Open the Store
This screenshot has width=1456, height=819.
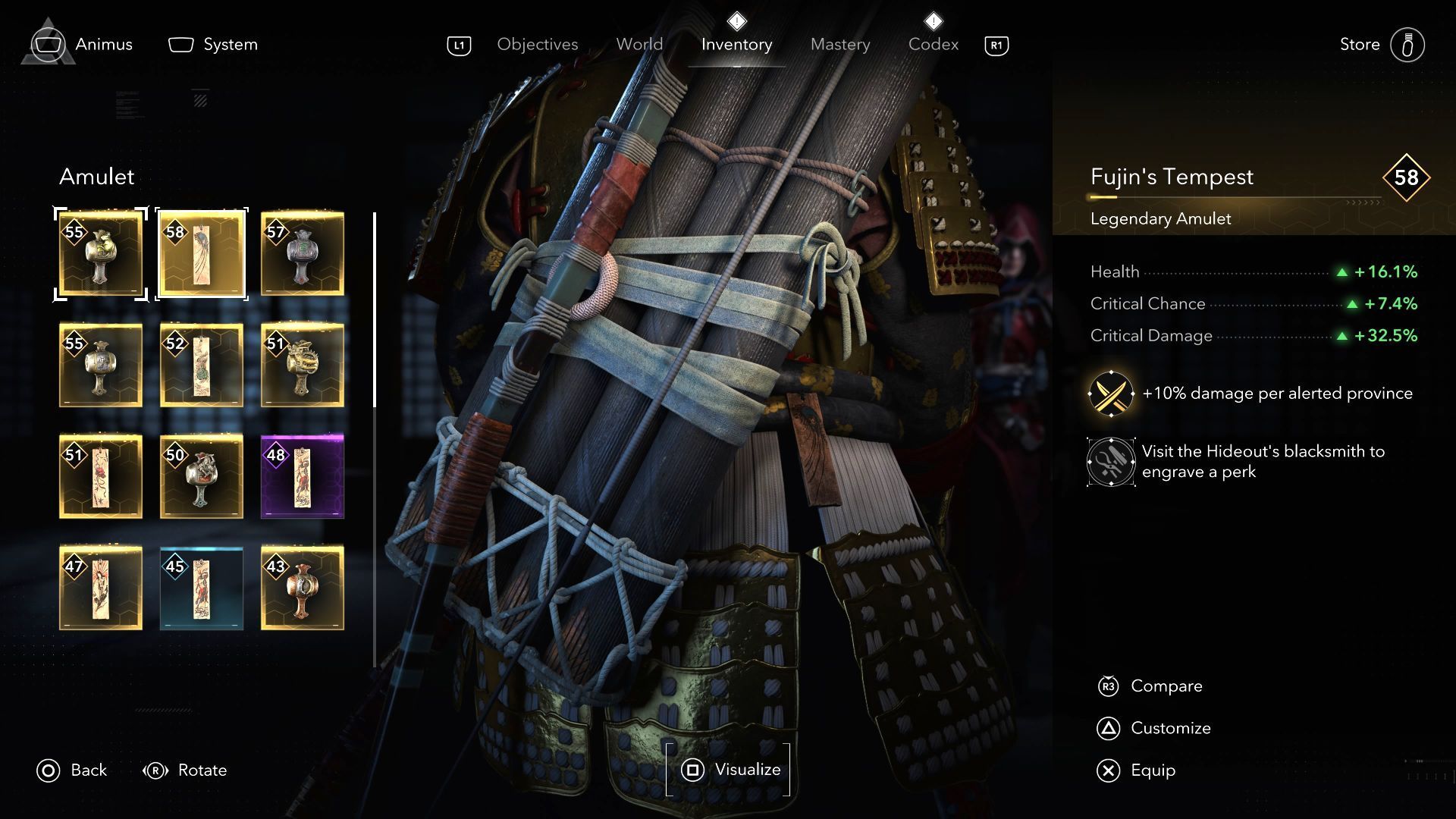1382,45
